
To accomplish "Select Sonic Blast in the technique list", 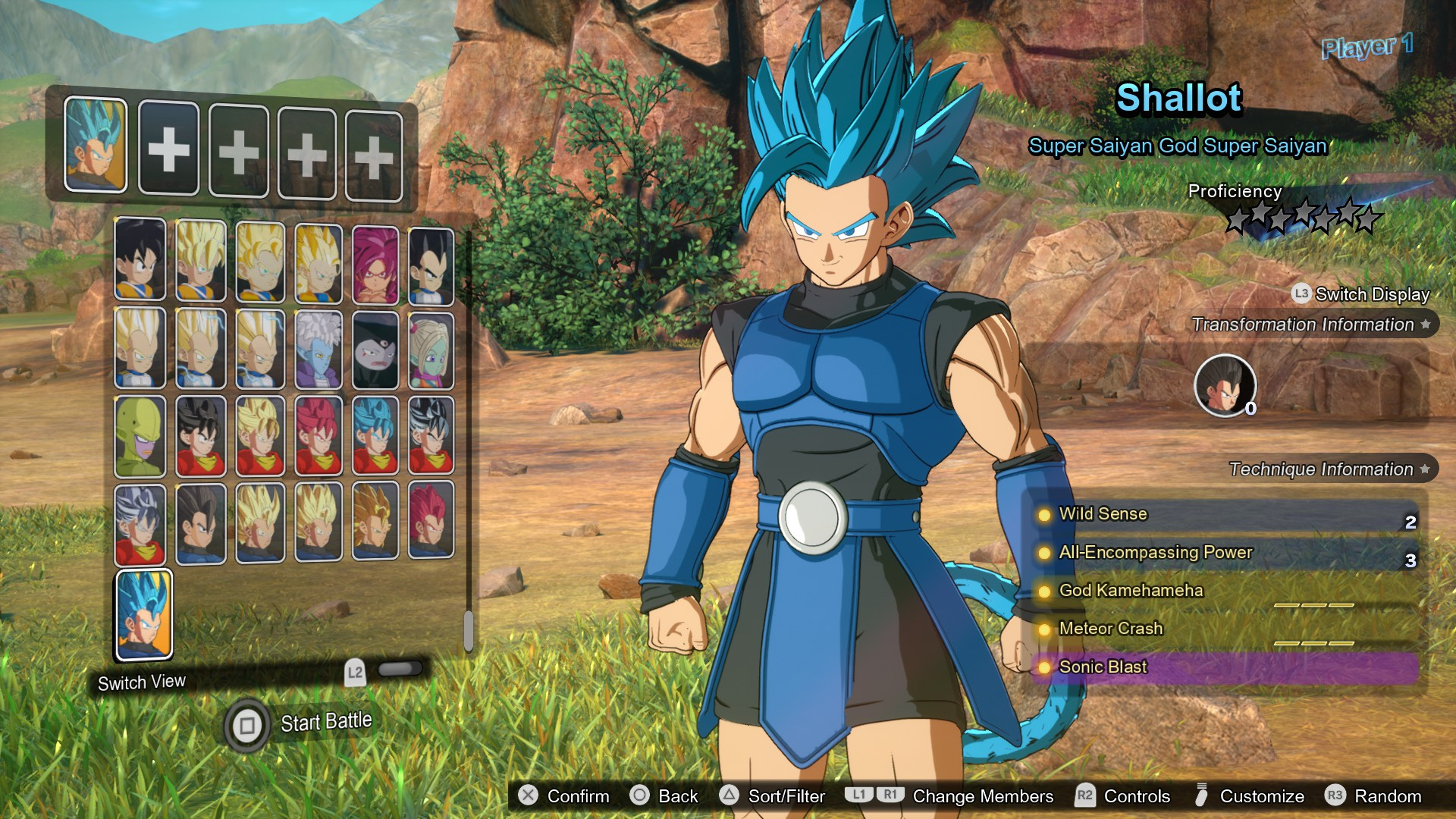I will (x=1103, y=667).
